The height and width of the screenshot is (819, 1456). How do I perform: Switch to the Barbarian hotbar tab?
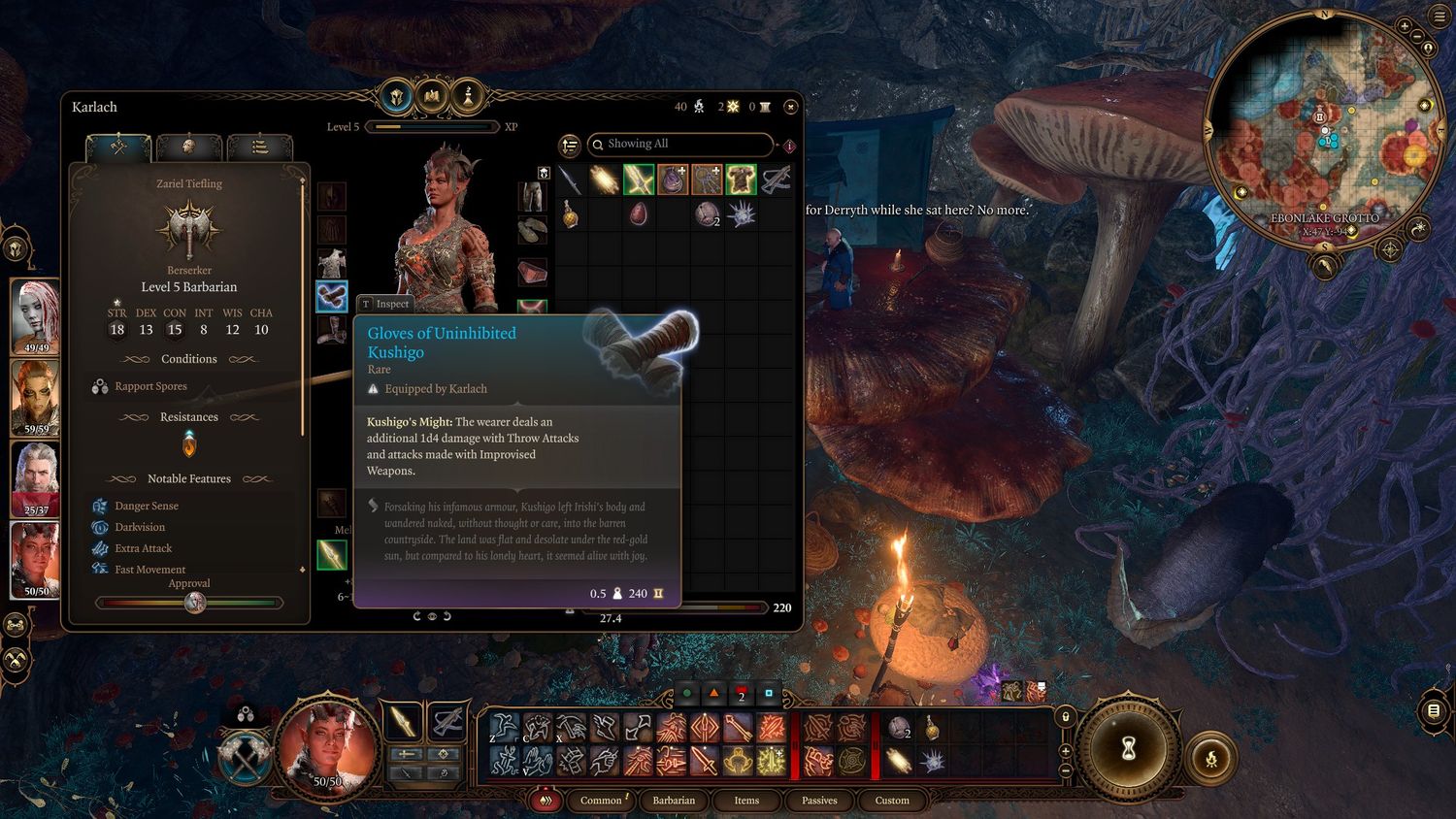[674, 801]
